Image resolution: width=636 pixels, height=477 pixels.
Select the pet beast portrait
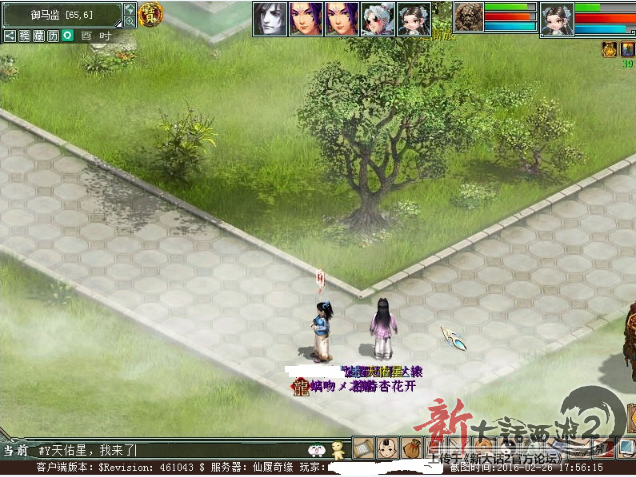point(468,17)
